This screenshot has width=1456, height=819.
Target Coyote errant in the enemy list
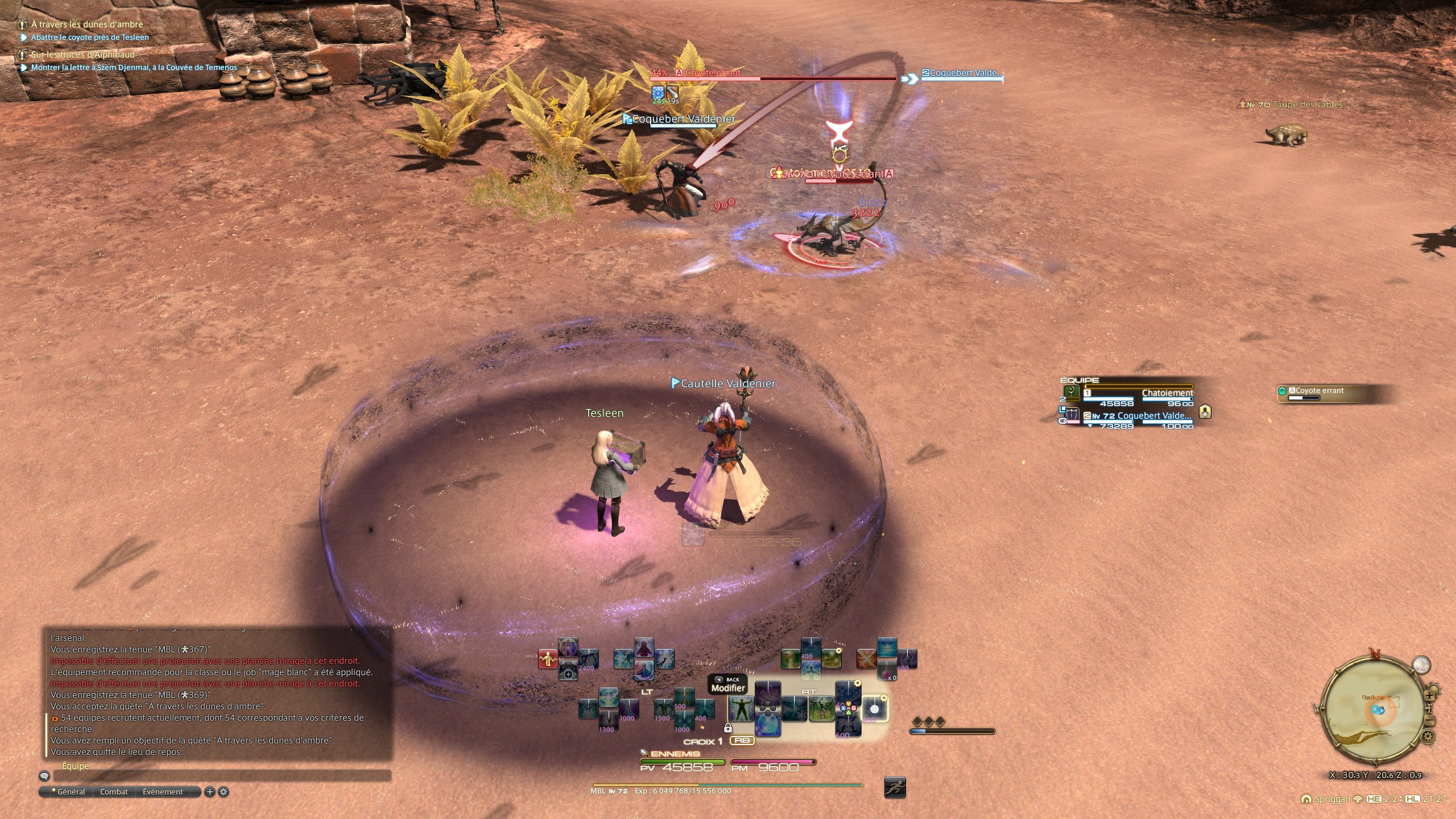(x=1319, y=391)
